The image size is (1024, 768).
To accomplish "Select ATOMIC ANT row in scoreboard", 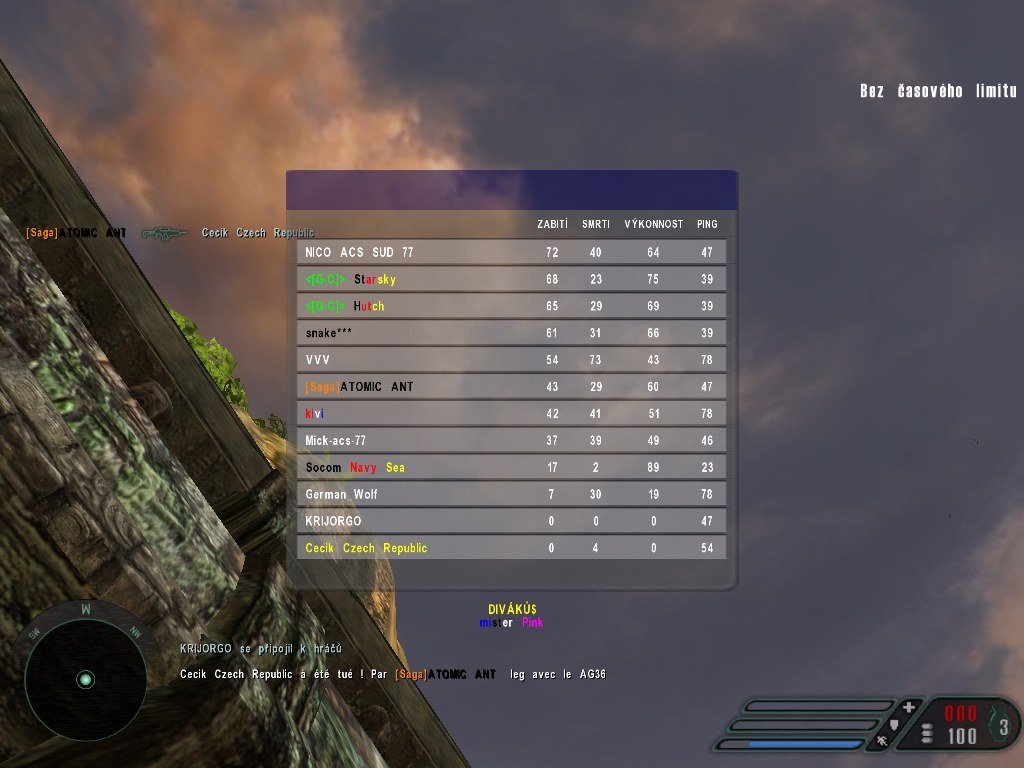I will (512, 387).
